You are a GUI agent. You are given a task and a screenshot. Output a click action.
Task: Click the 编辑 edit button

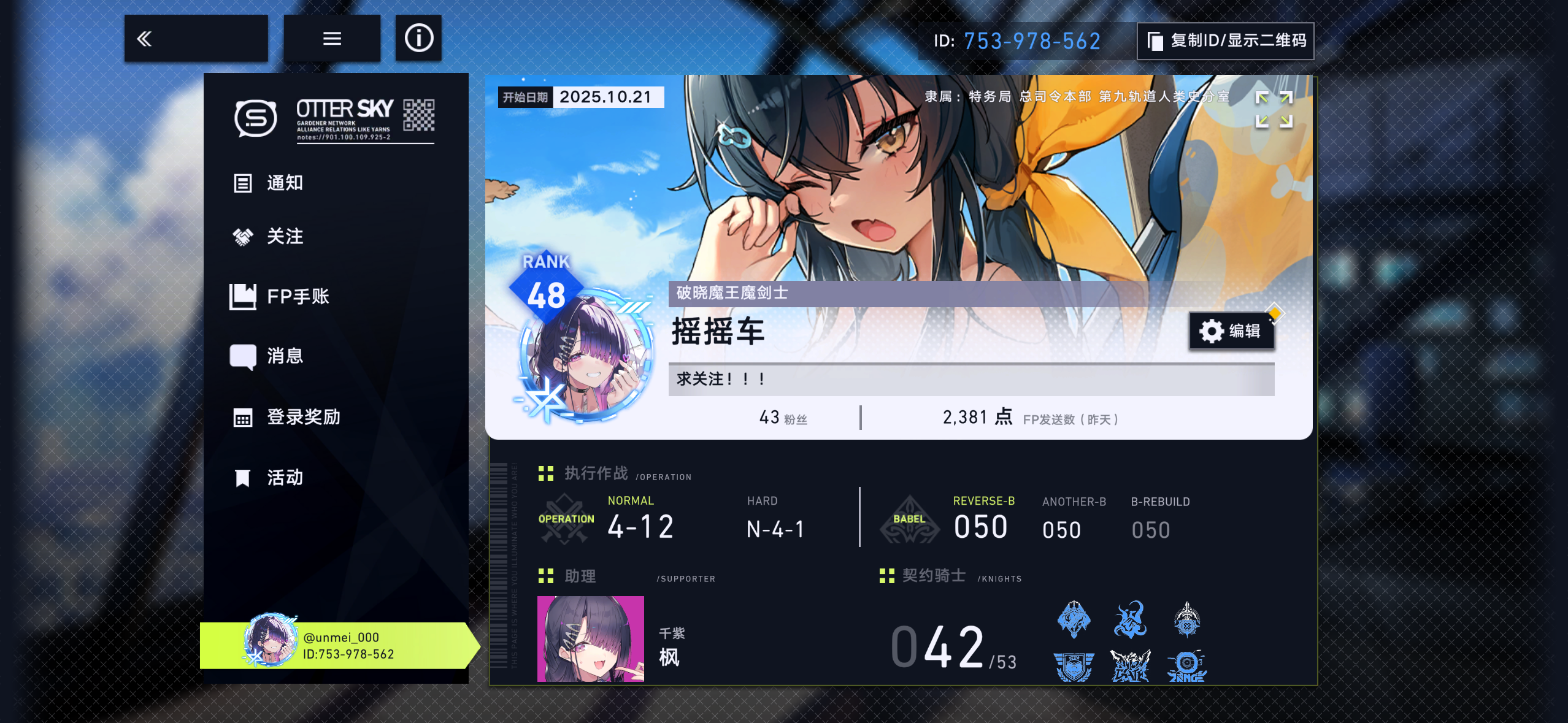[x=1232, y=330]
